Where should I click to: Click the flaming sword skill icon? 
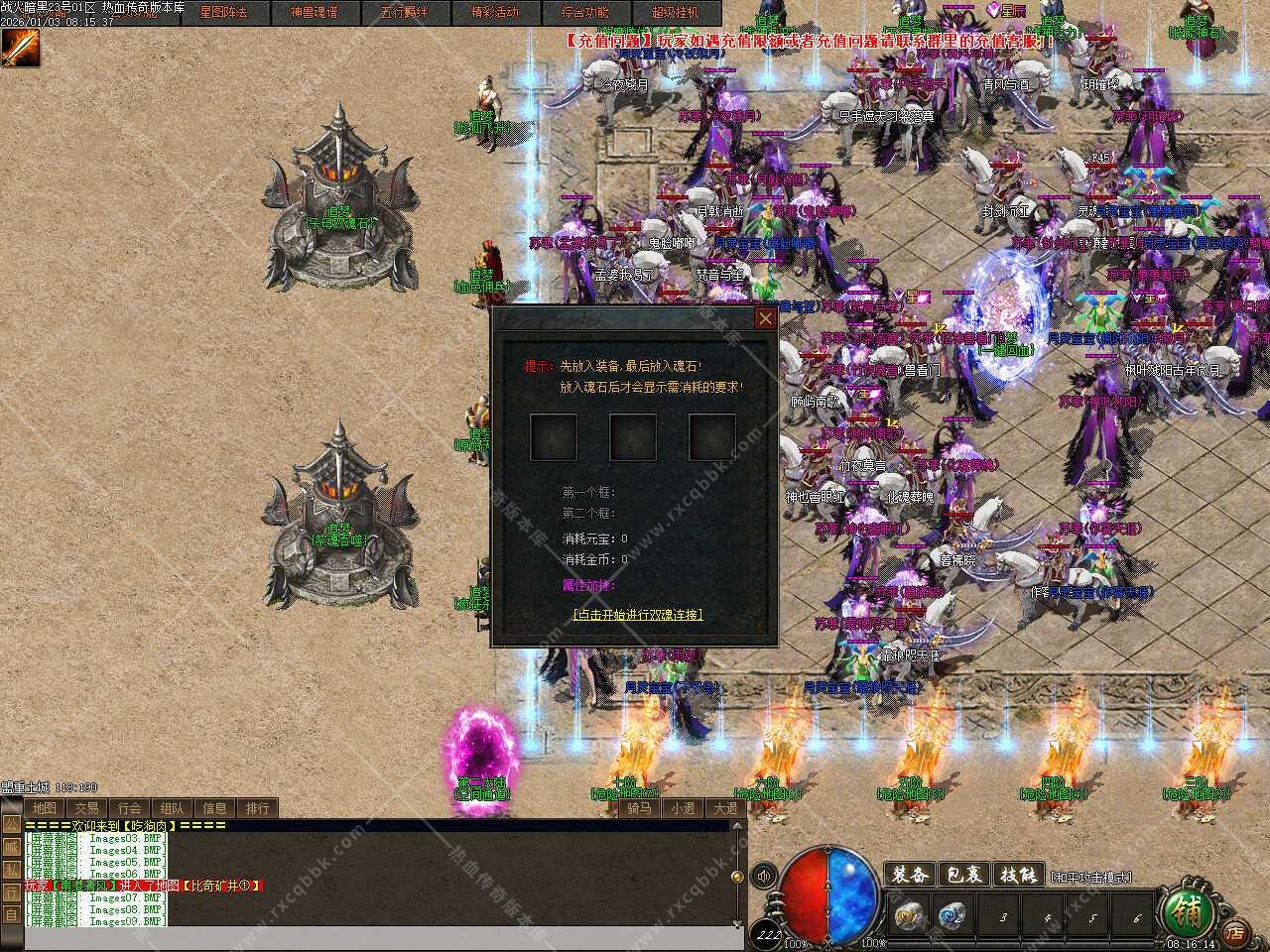(20, 48)
